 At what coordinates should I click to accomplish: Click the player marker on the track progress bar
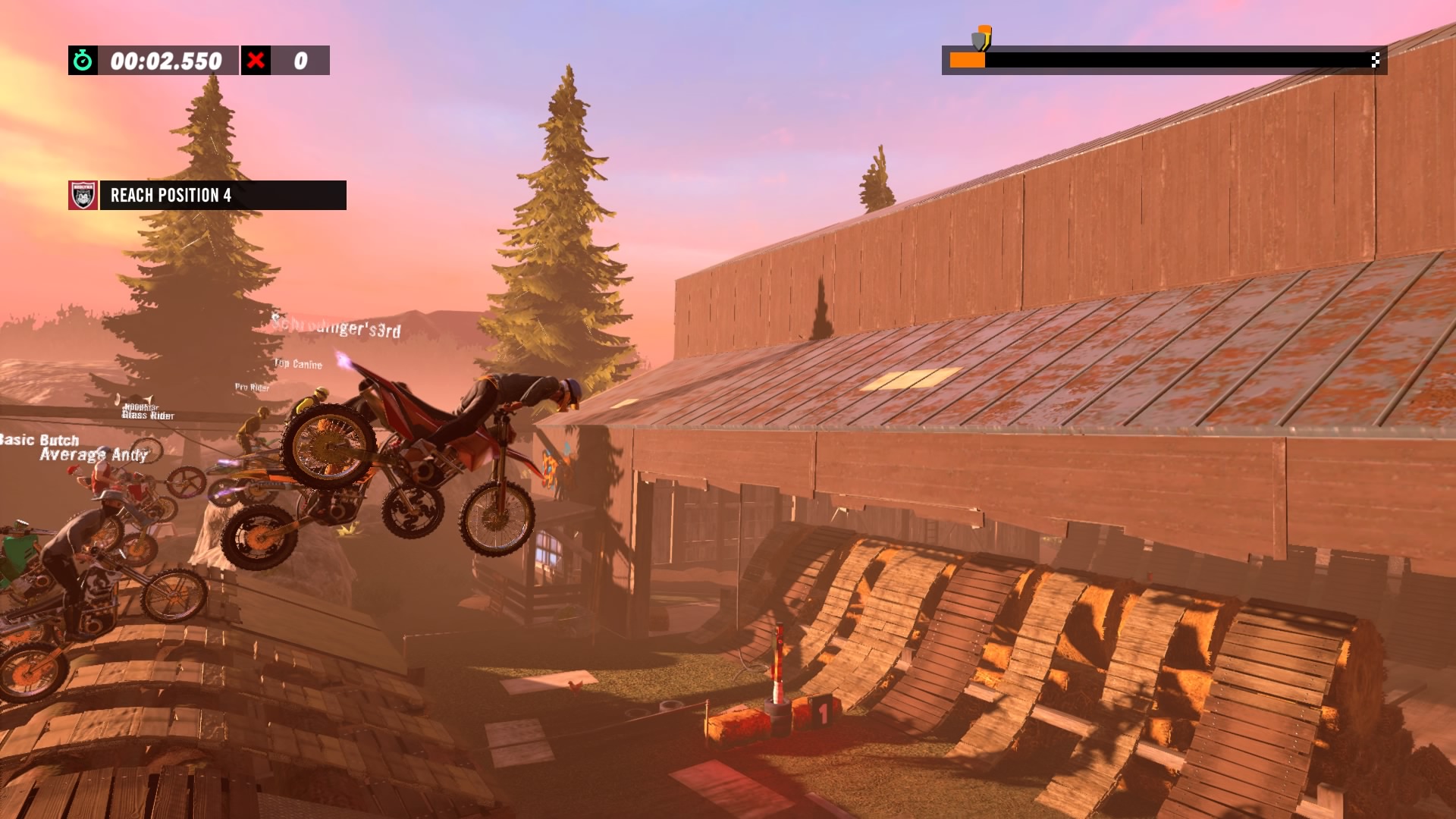(x=981, y=38)
